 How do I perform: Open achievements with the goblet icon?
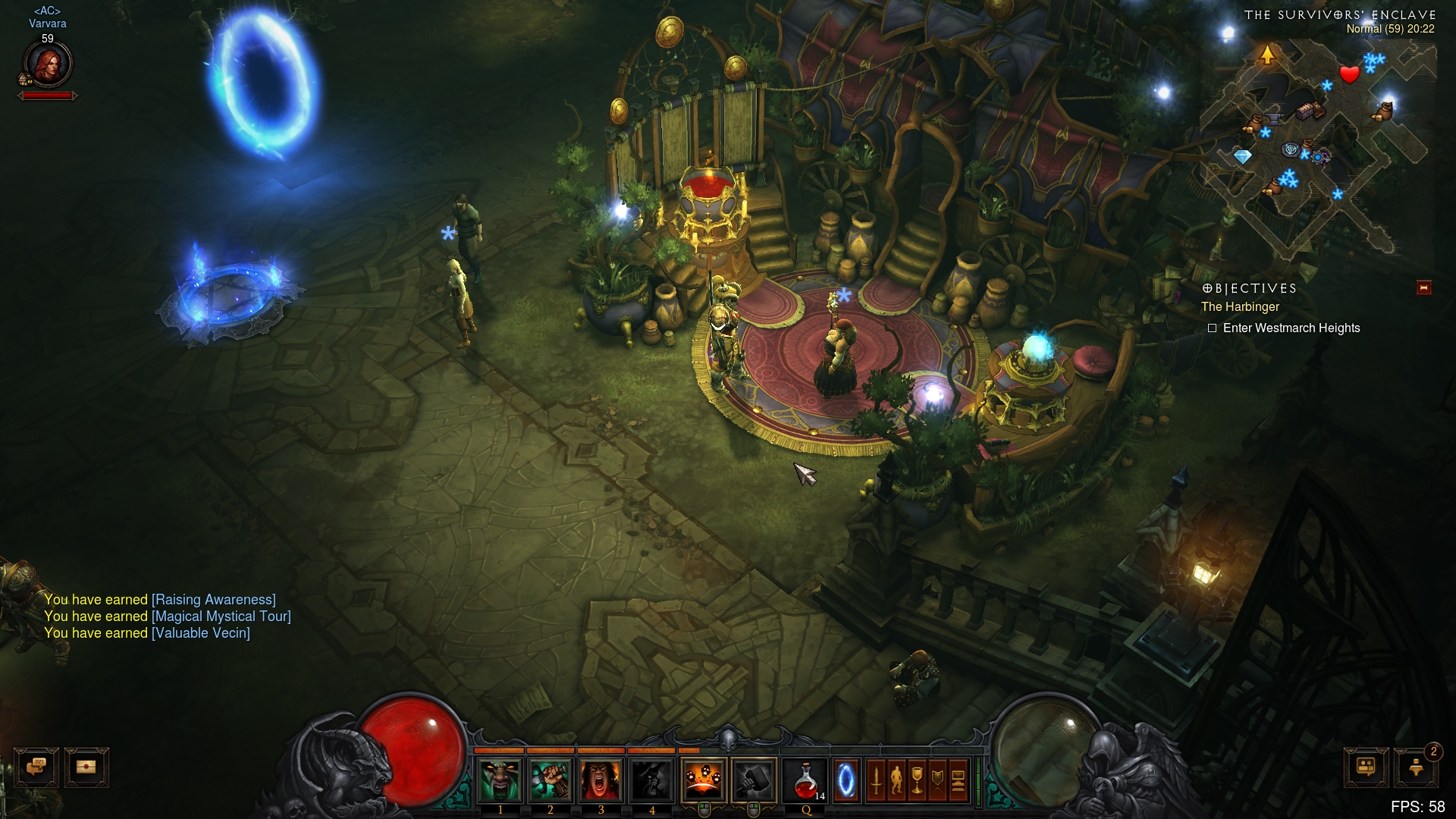click(x=917, y=780)
